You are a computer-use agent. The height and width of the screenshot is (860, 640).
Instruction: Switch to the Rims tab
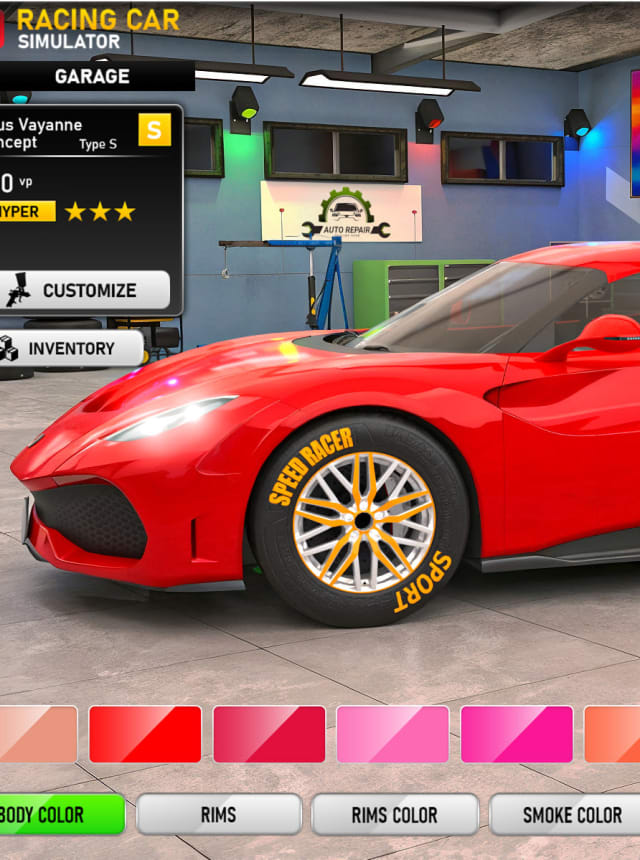pos(218,815)
